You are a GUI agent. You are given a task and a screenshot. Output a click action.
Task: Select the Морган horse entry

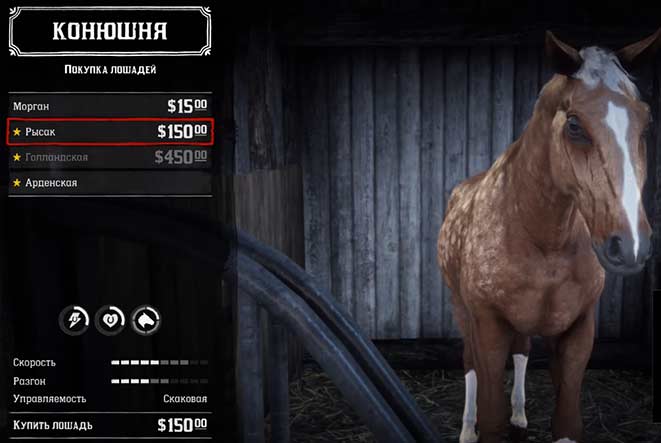click(110, 105)
